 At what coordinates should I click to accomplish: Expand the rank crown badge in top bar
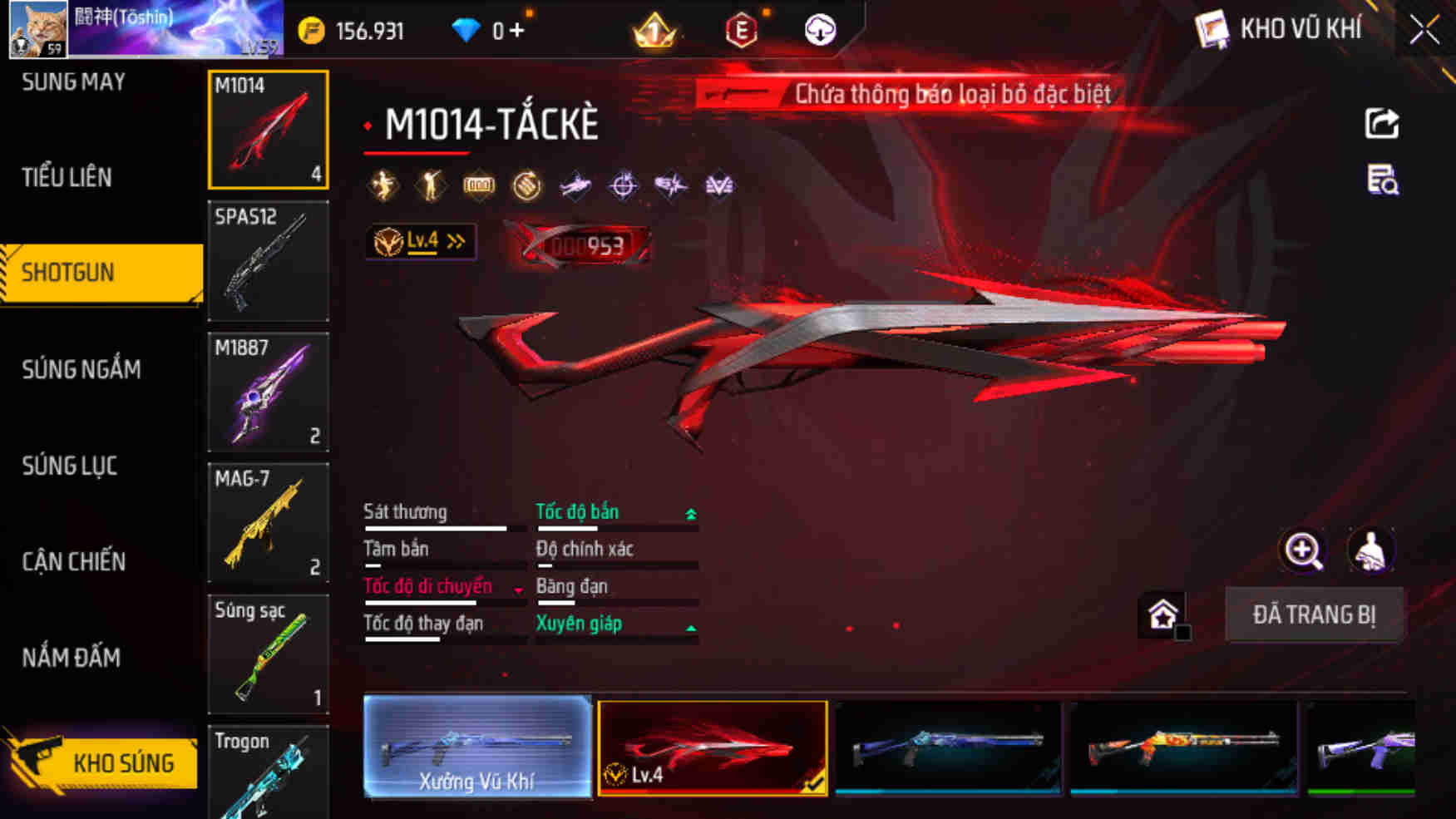[x=654, y=31]
